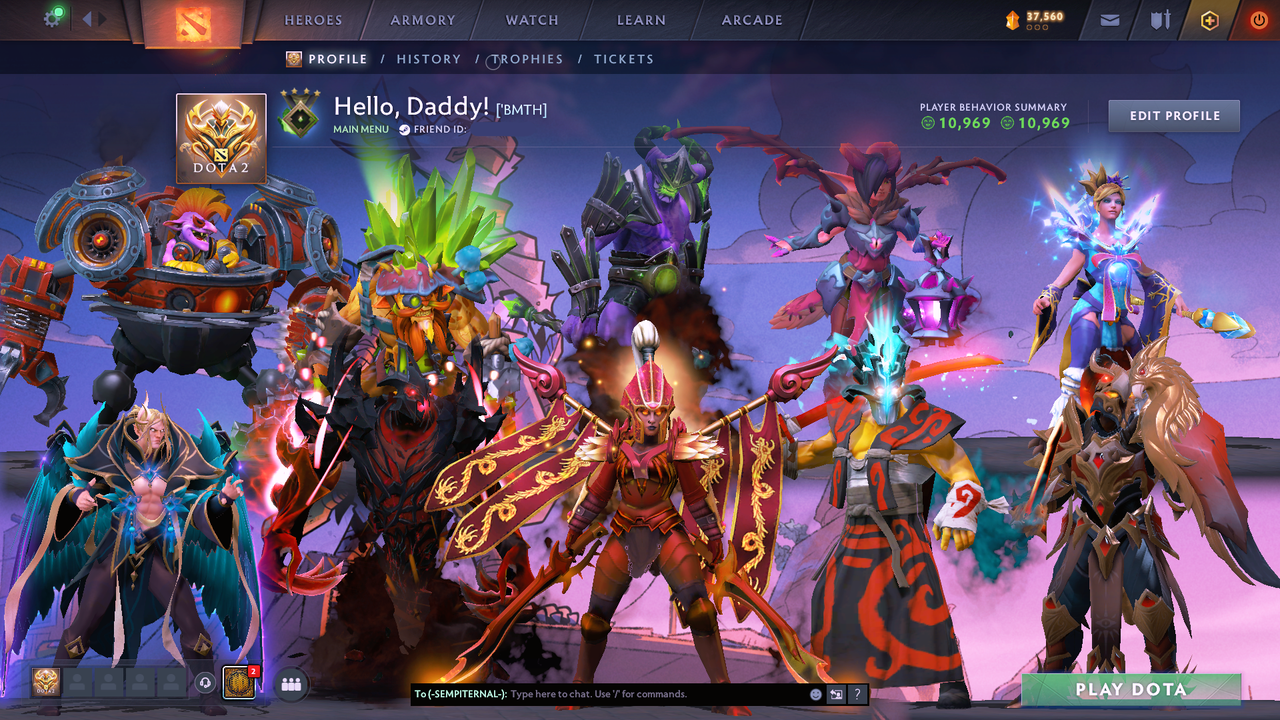
Task: Open the ARCADE menu
Action: pyautogui.click(x=751, y=19)
